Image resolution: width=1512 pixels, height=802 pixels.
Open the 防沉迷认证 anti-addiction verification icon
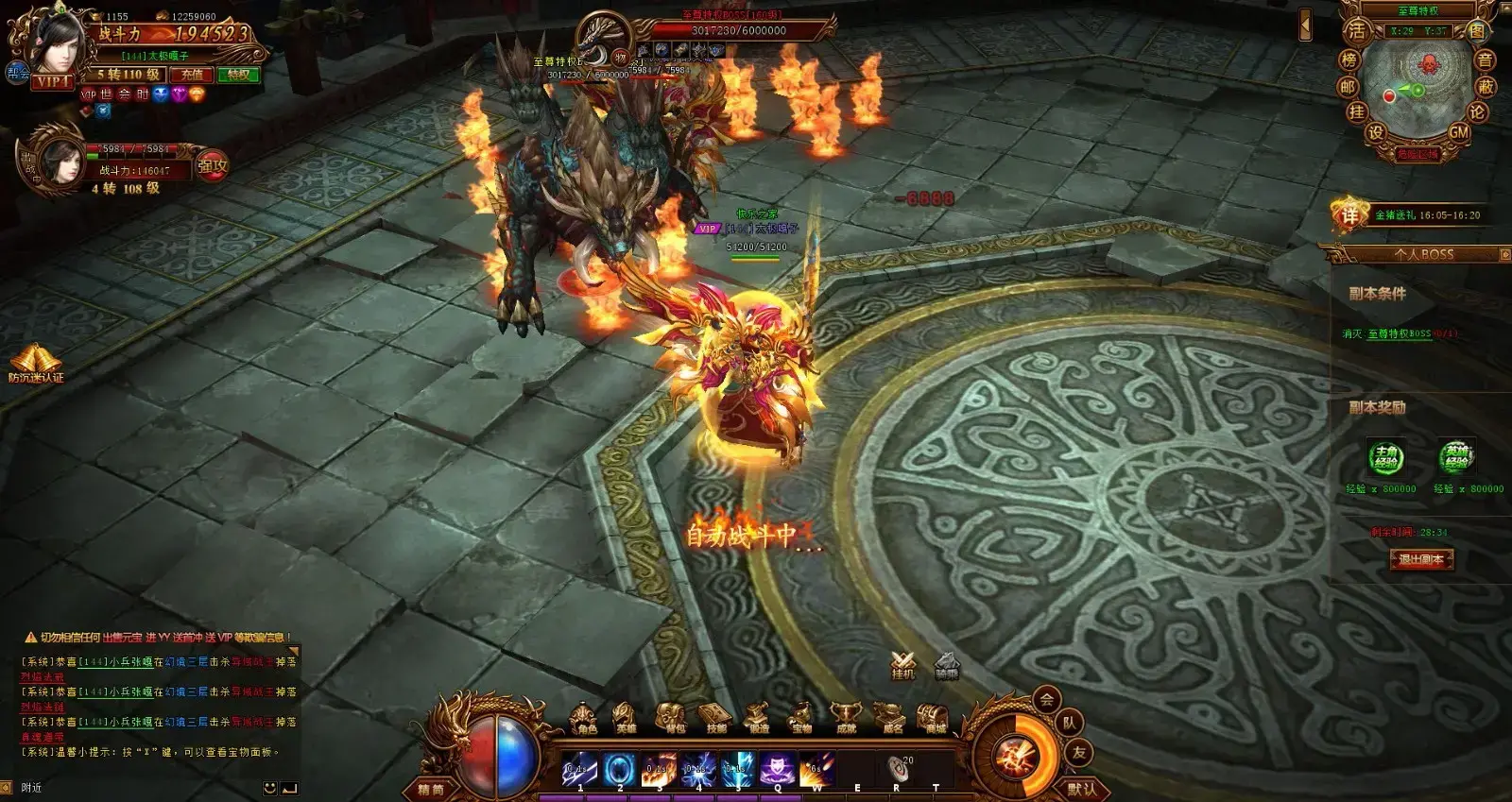(36, 365)
